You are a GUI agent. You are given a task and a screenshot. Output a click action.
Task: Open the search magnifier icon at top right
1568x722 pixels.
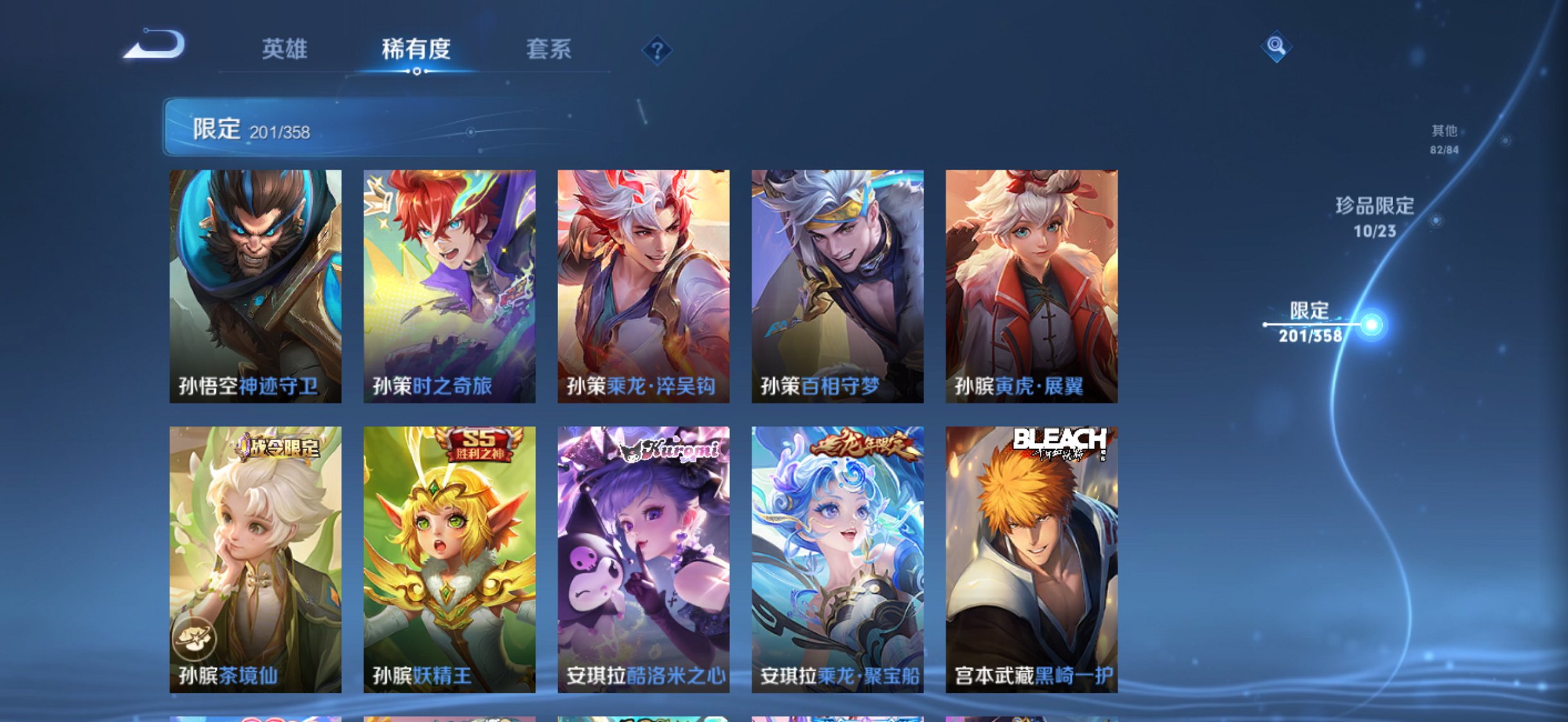click(1275, 45)
